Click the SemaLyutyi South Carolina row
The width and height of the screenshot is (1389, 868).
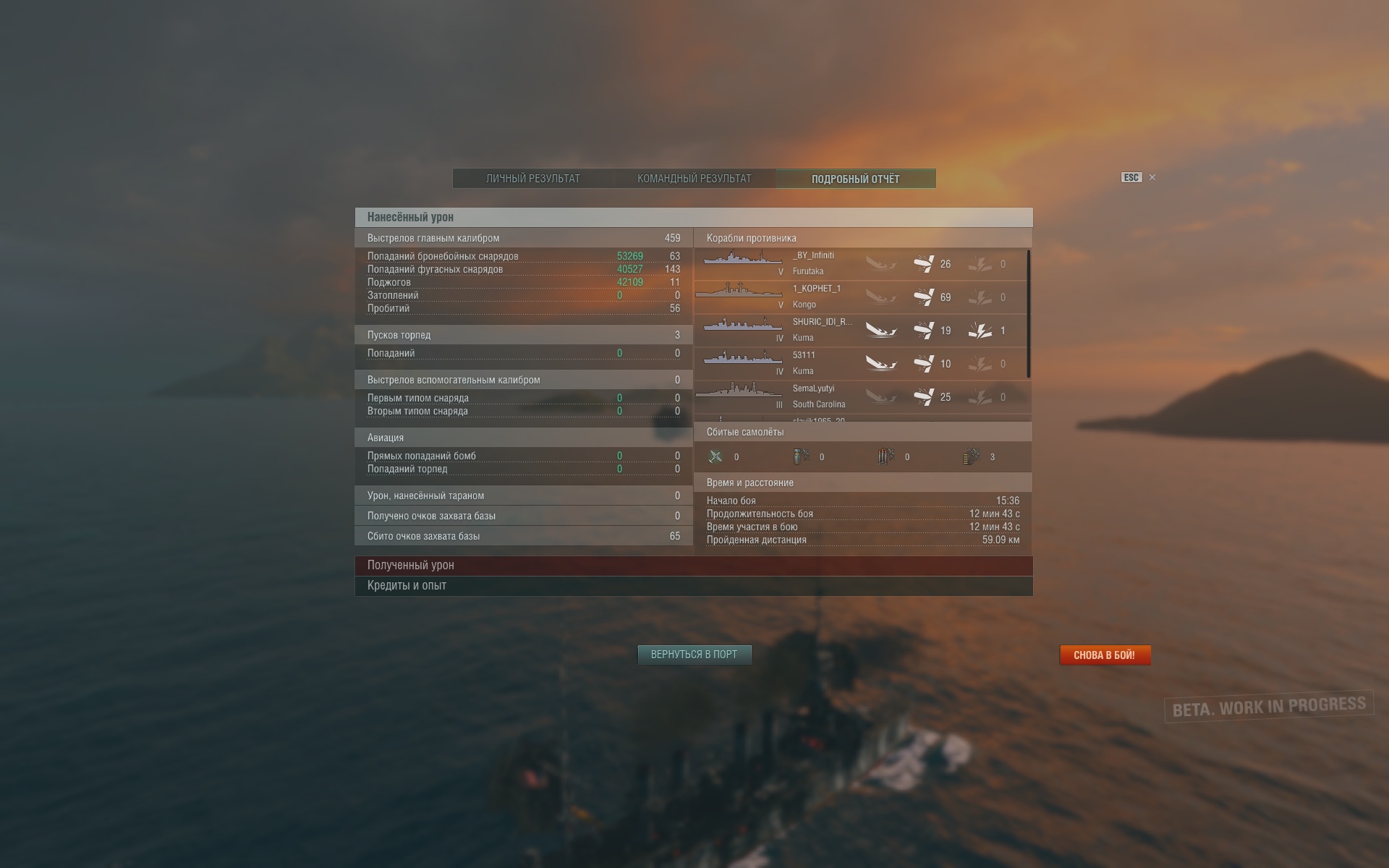click(859, 397)
